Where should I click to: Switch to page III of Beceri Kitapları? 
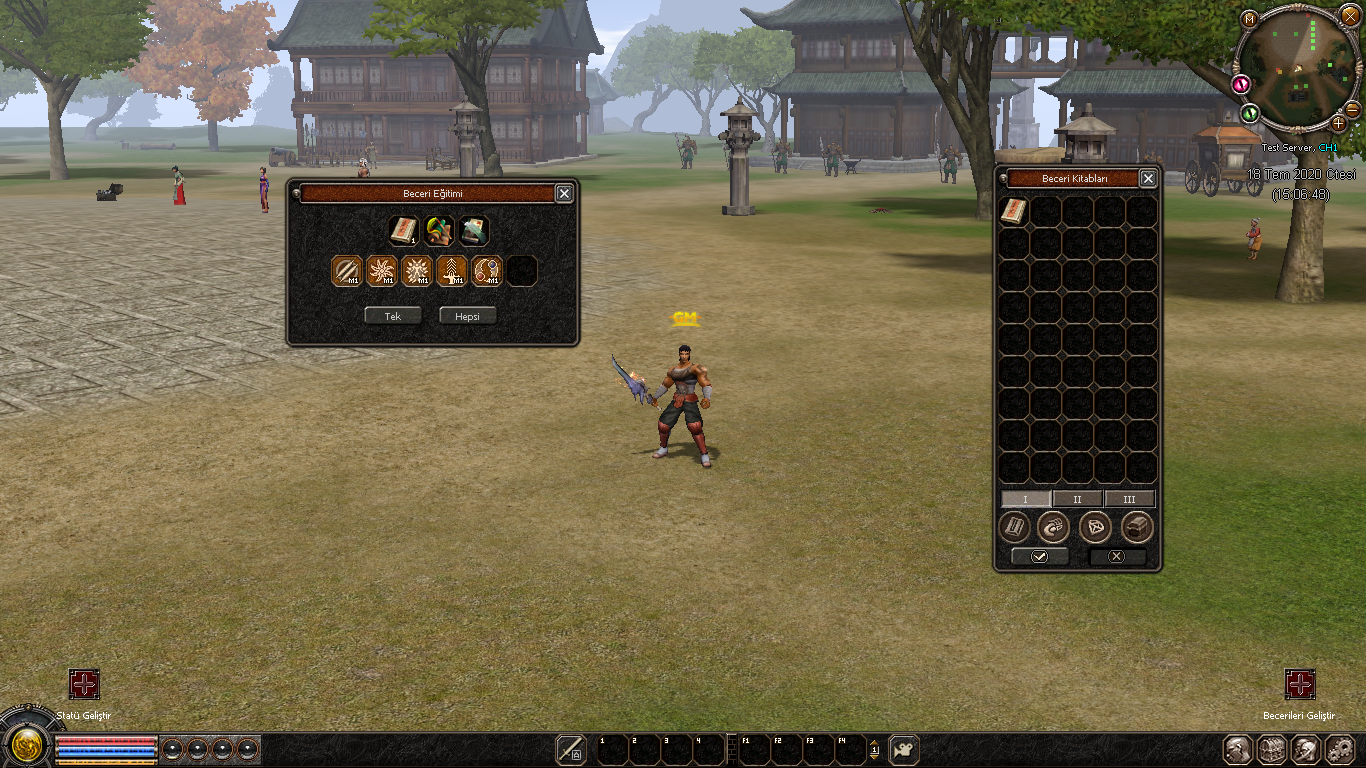tap(1129, 499)
